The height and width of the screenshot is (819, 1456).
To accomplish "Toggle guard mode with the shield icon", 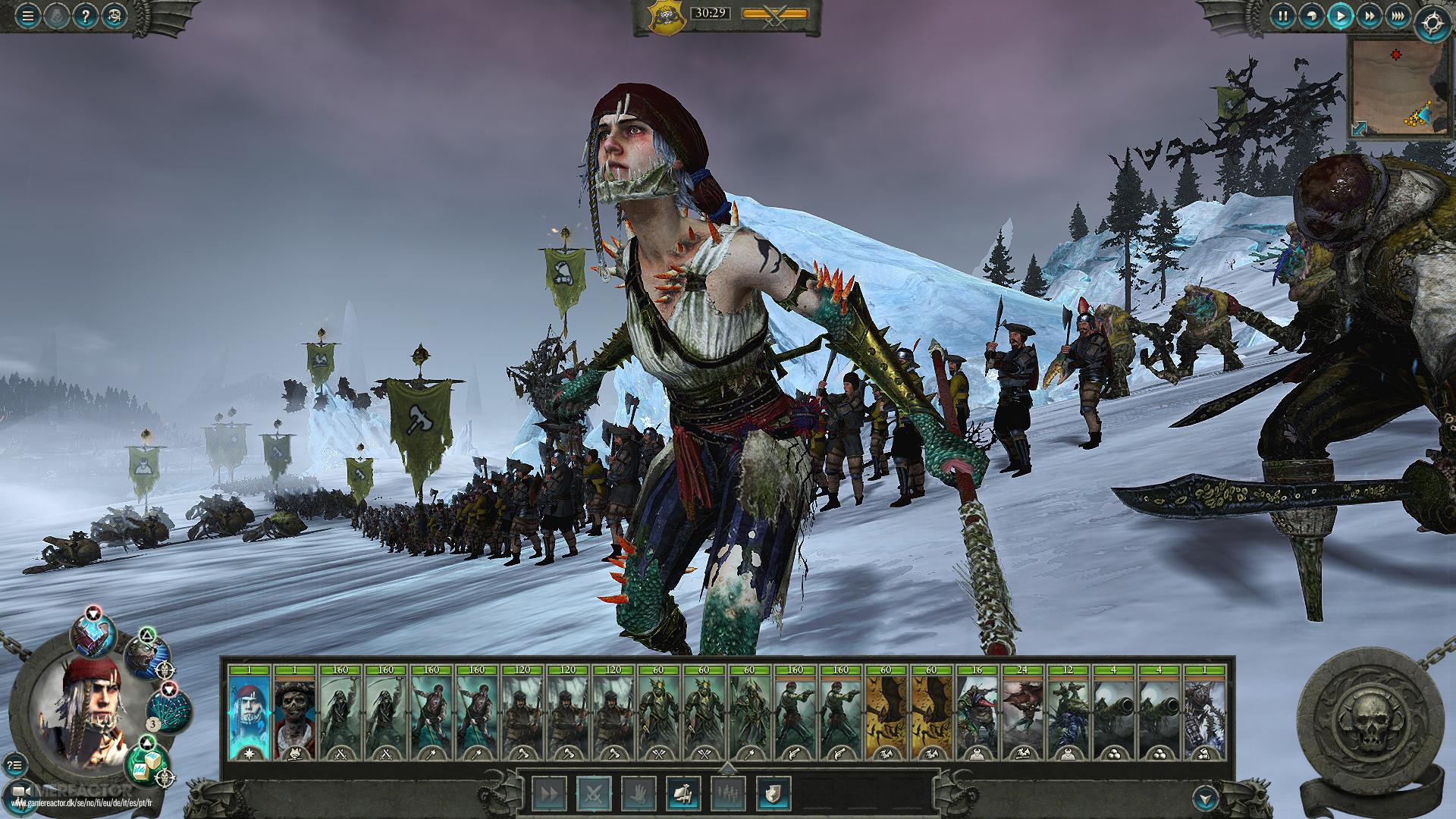I will pyautogui.click(x=773, y=792).
